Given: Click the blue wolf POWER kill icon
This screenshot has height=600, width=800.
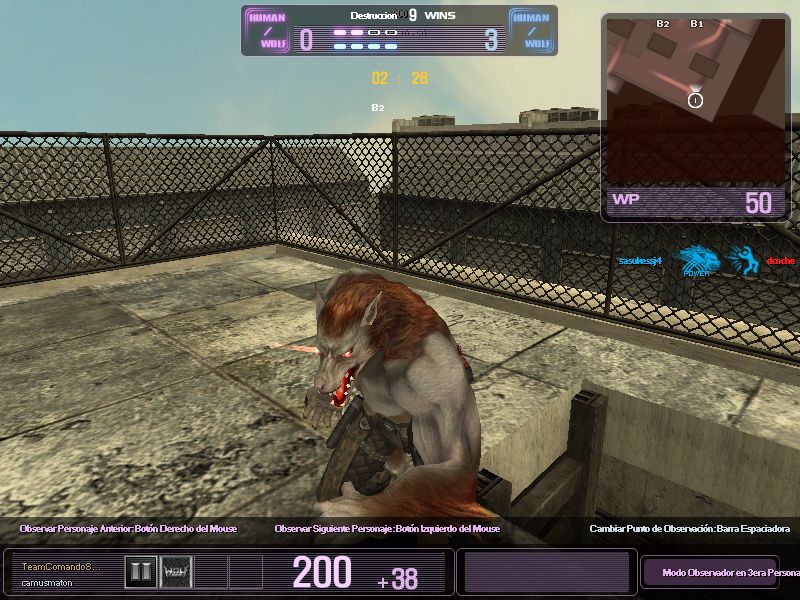Looking at the screenshot, I should (x=696, y=262).
